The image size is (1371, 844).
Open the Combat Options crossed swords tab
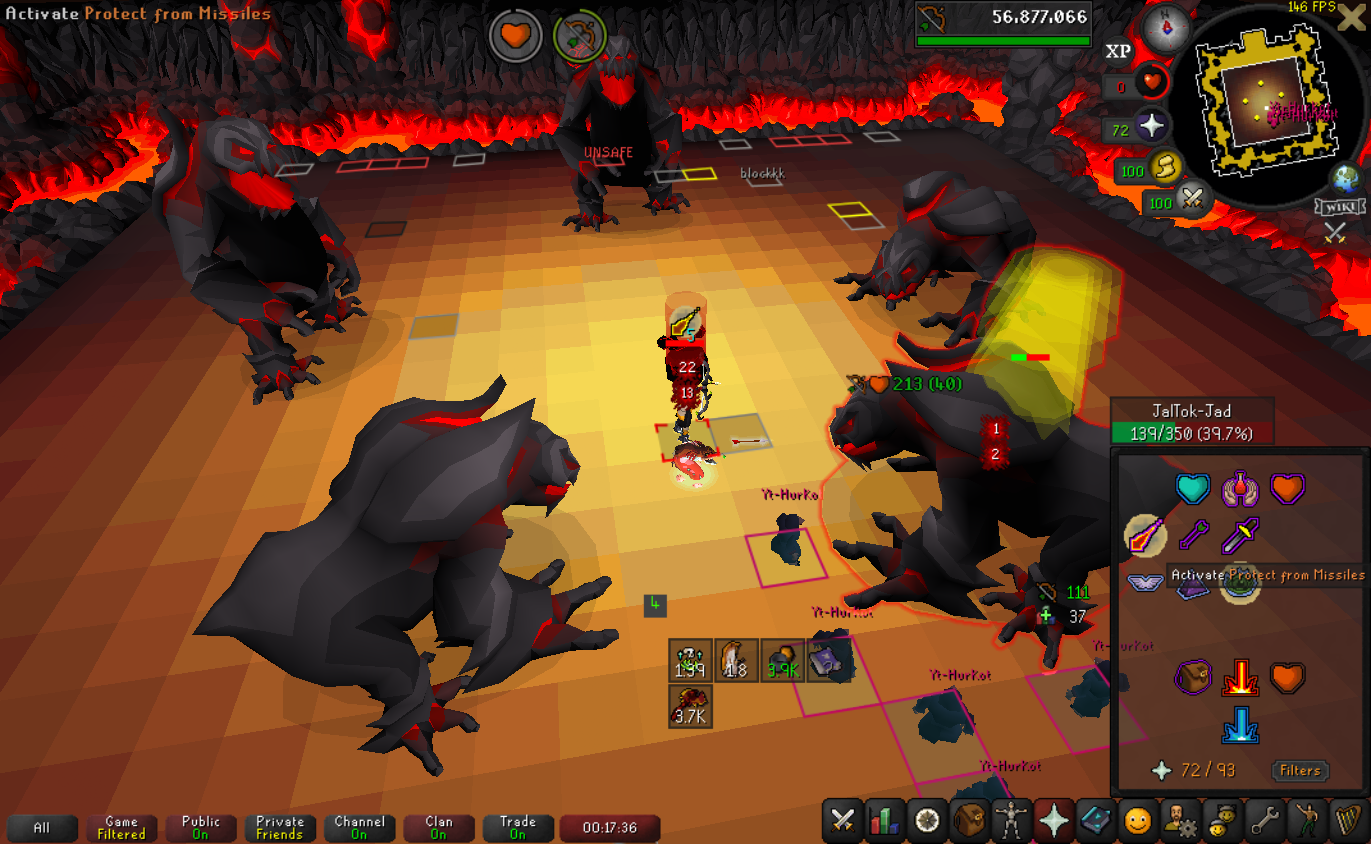tap(843, 821)
